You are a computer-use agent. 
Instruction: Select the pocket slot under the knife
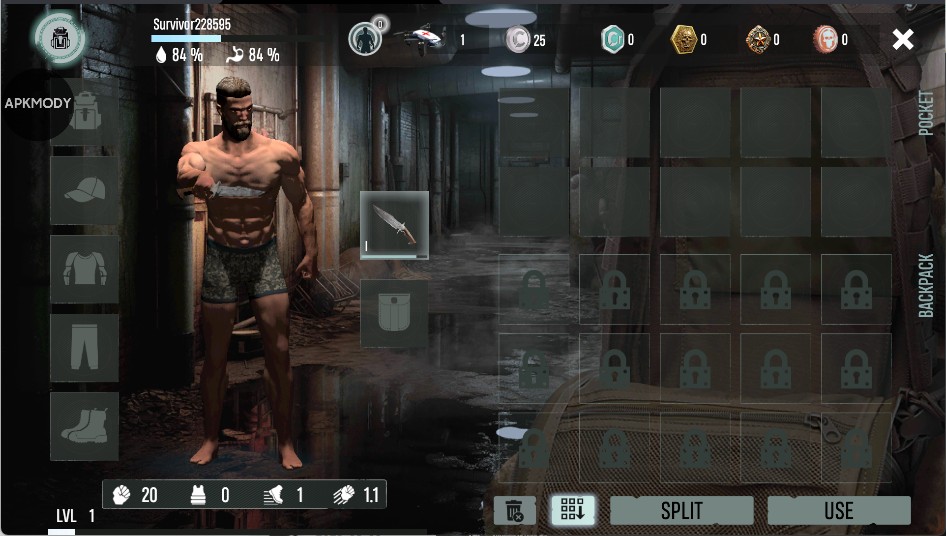394,313
